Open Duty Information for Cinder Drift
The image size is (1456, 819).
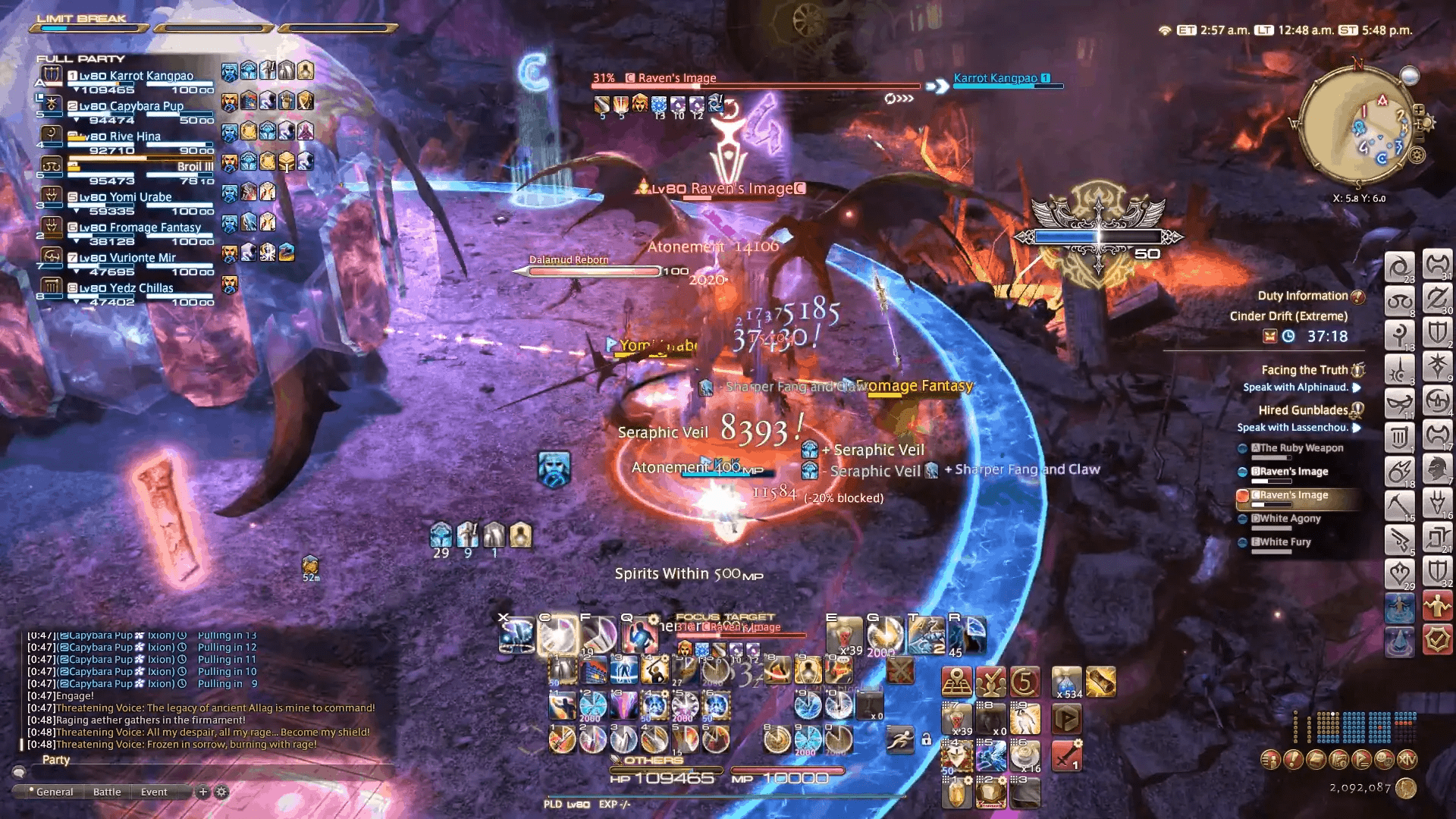(1302, 296)
